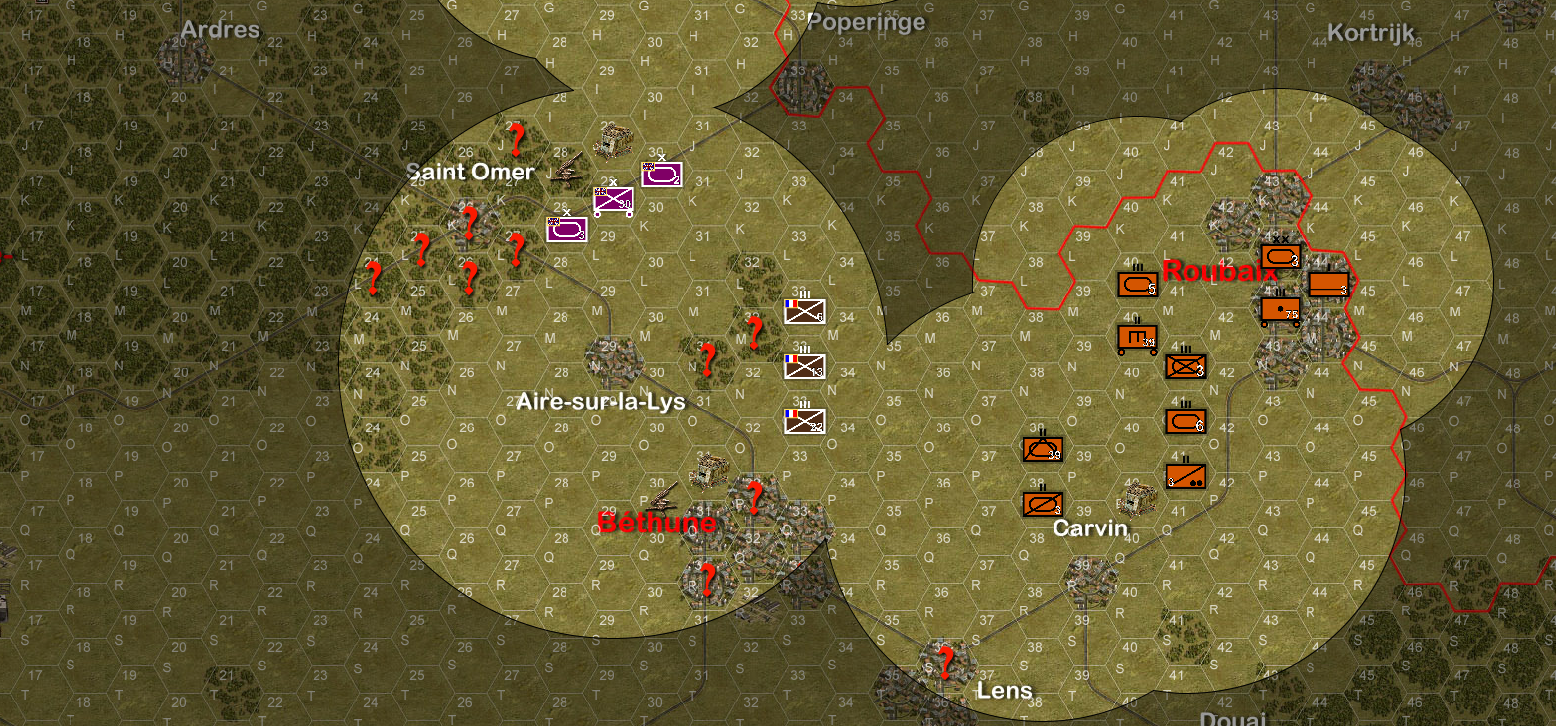Pick the French infantry counter numbered 22
Screen dimensions: 1556x726
pyautogui.click(x=804, y=421)
